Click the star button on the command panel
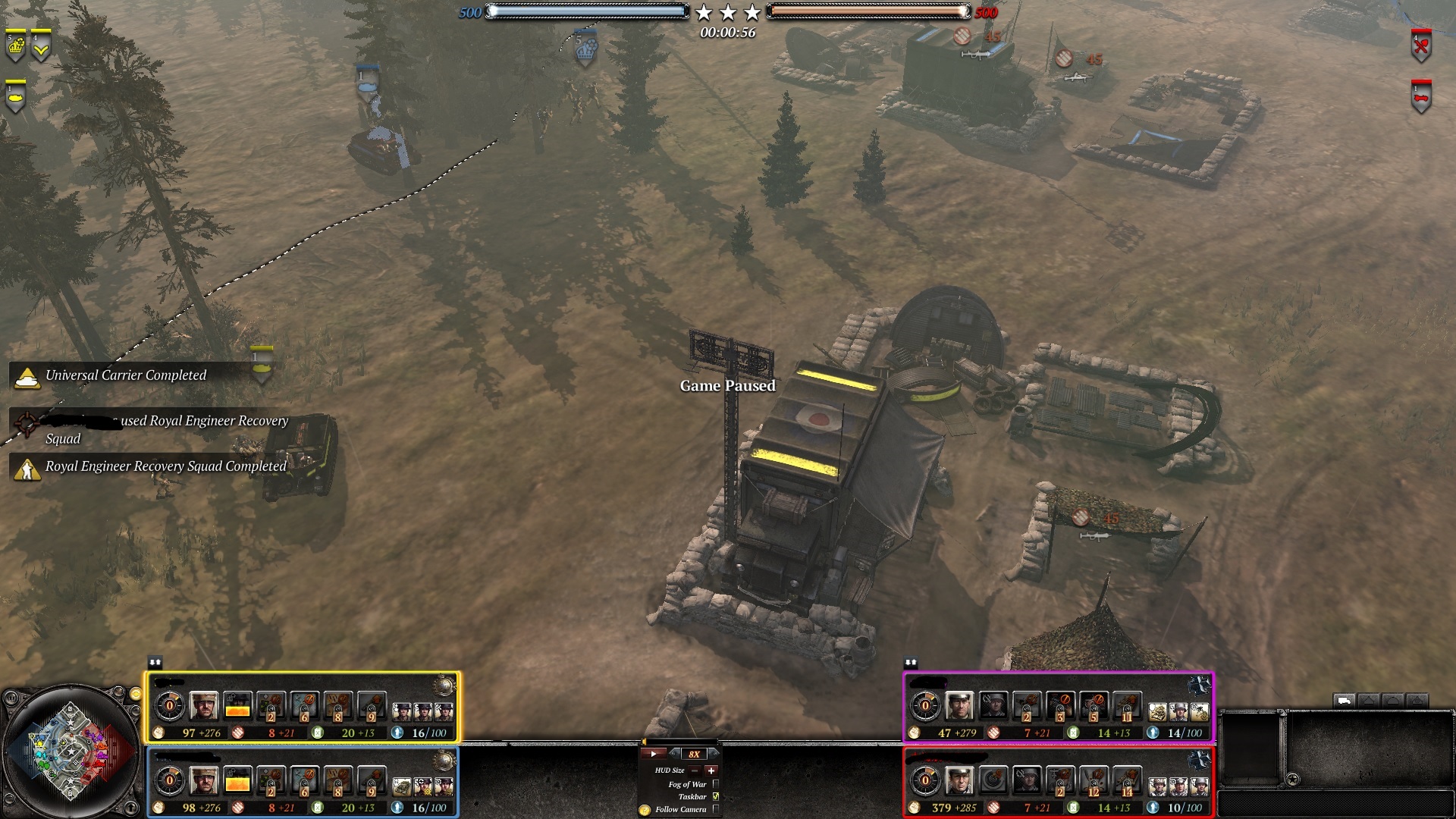The width and height of the screenshot is (1456, 819). point(1293,779)
